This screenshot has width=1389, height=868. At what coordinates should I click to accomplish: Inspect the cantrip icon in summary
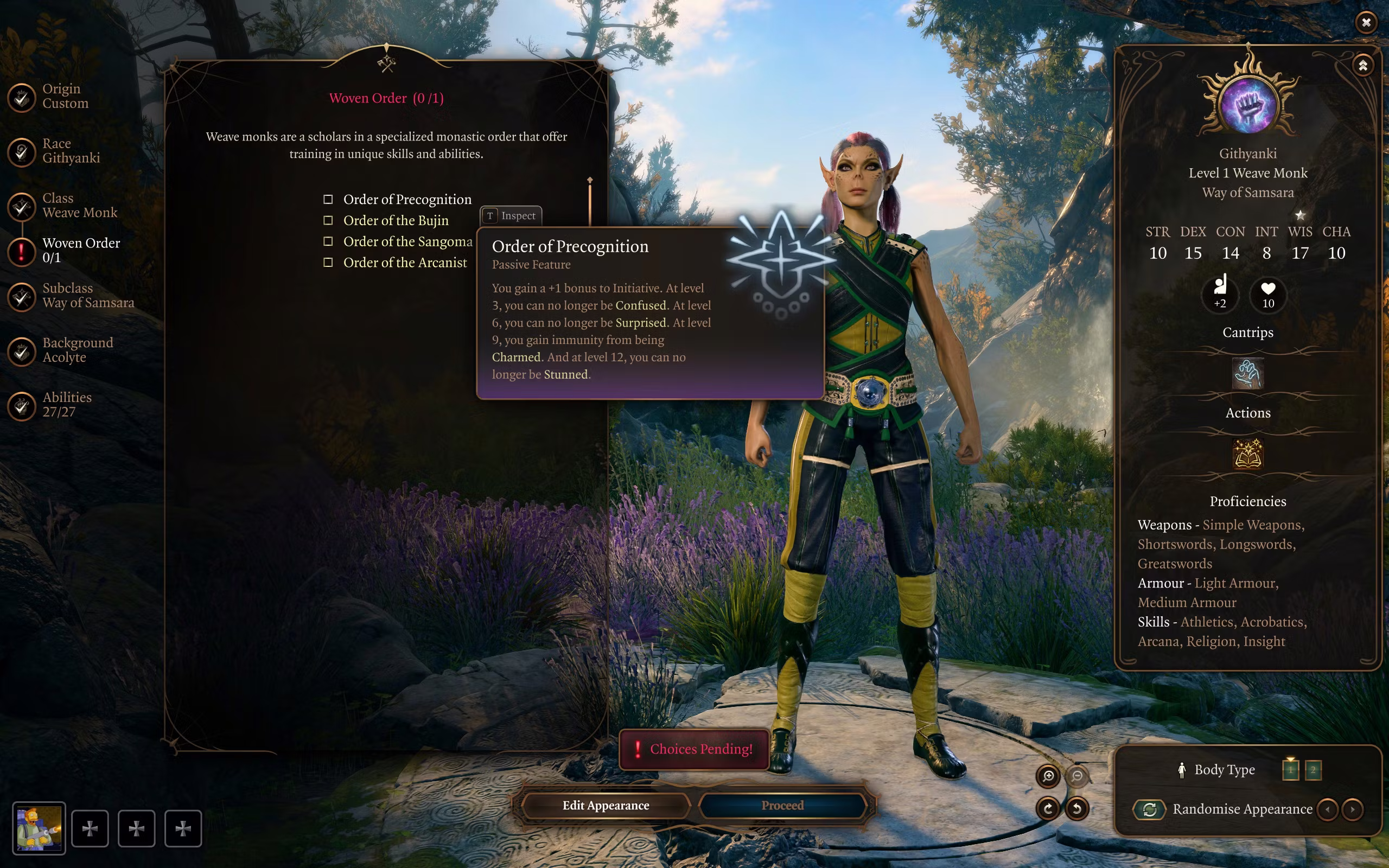[1248, 374]
